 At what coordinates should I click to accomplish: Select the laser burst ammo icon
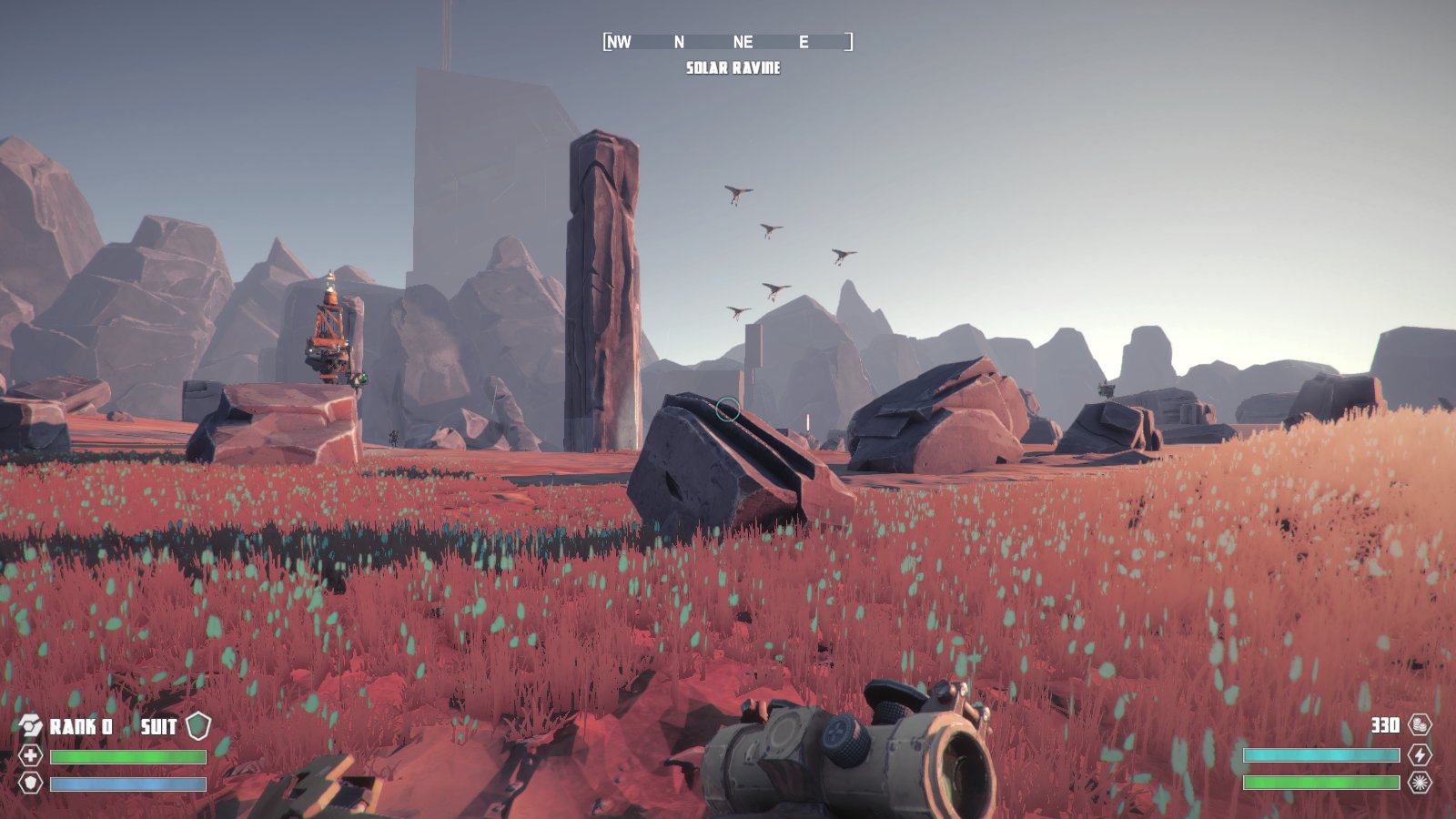pos(1421,782)
